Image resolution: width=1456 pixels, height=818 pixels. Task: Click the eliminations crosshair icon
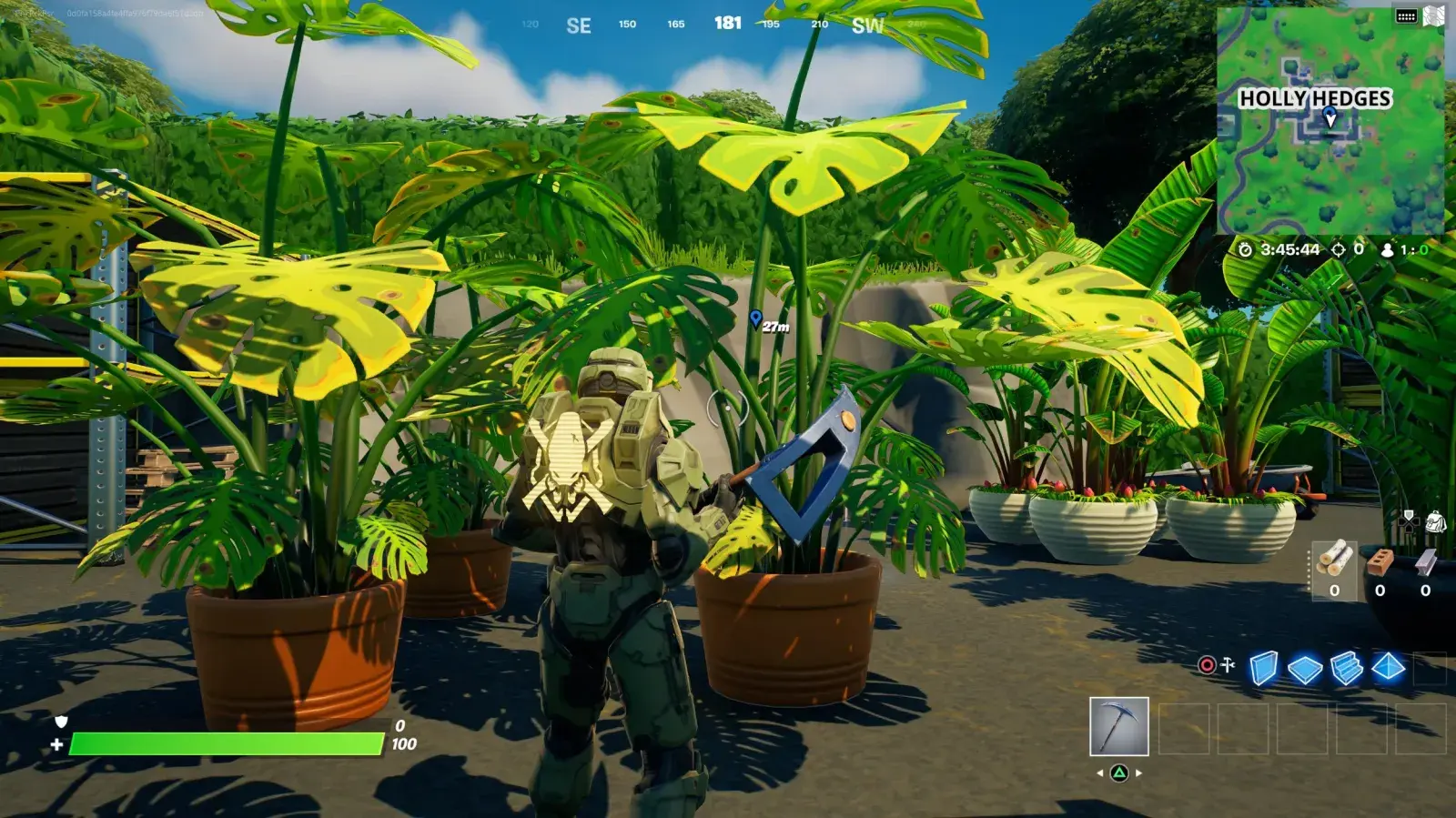click(1340, 250)
